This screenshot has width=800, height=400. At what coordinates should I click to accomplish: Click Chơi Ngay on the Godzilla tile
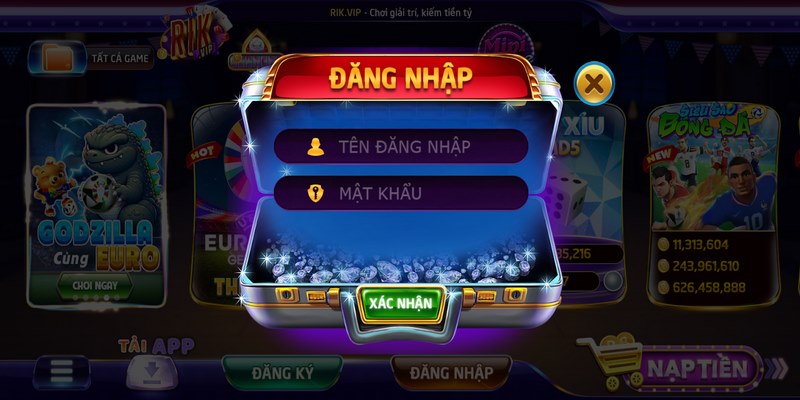tap(95, 285)
